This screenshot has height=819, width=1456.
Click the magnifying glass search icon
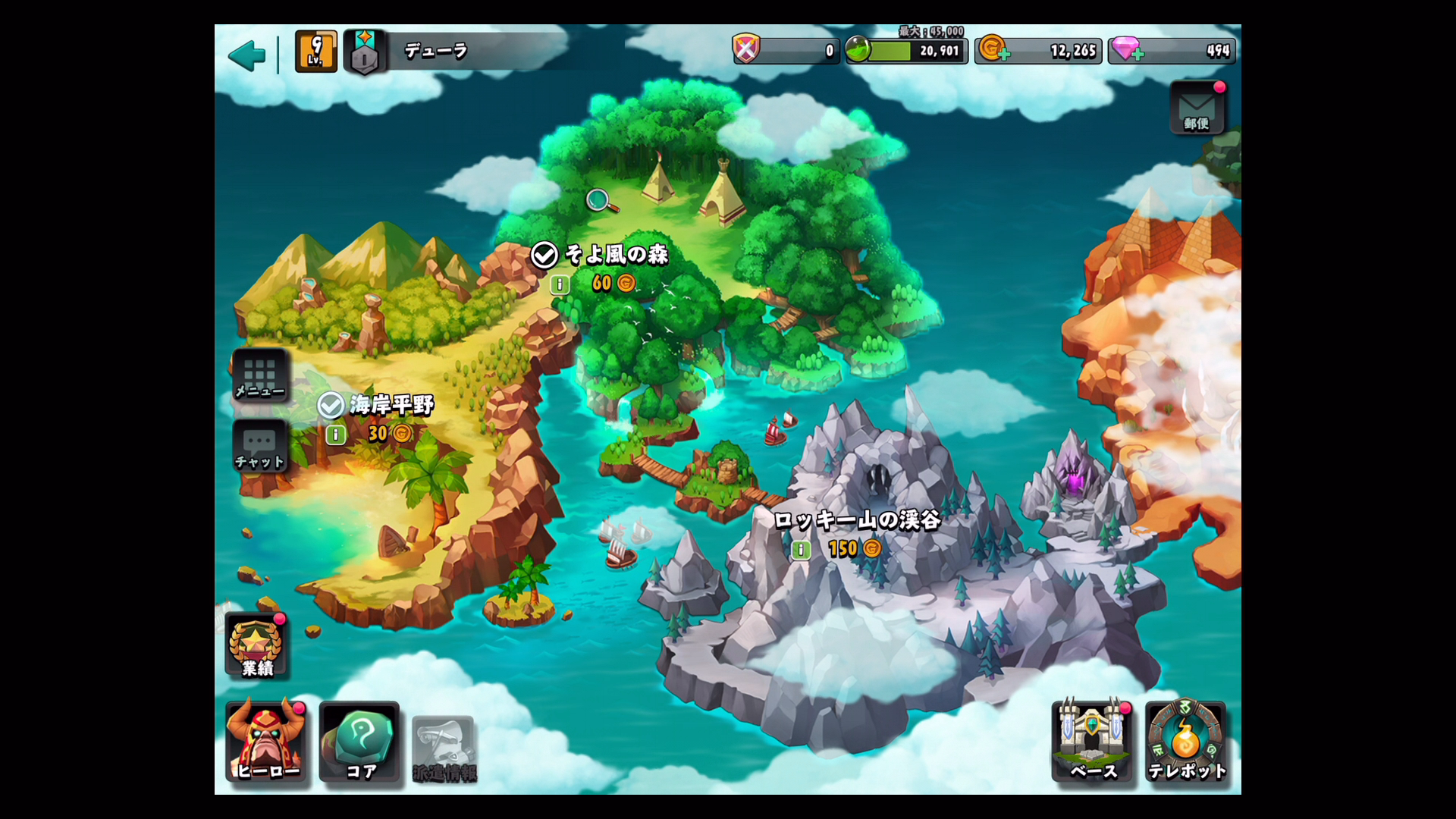[x=601, y=201]
